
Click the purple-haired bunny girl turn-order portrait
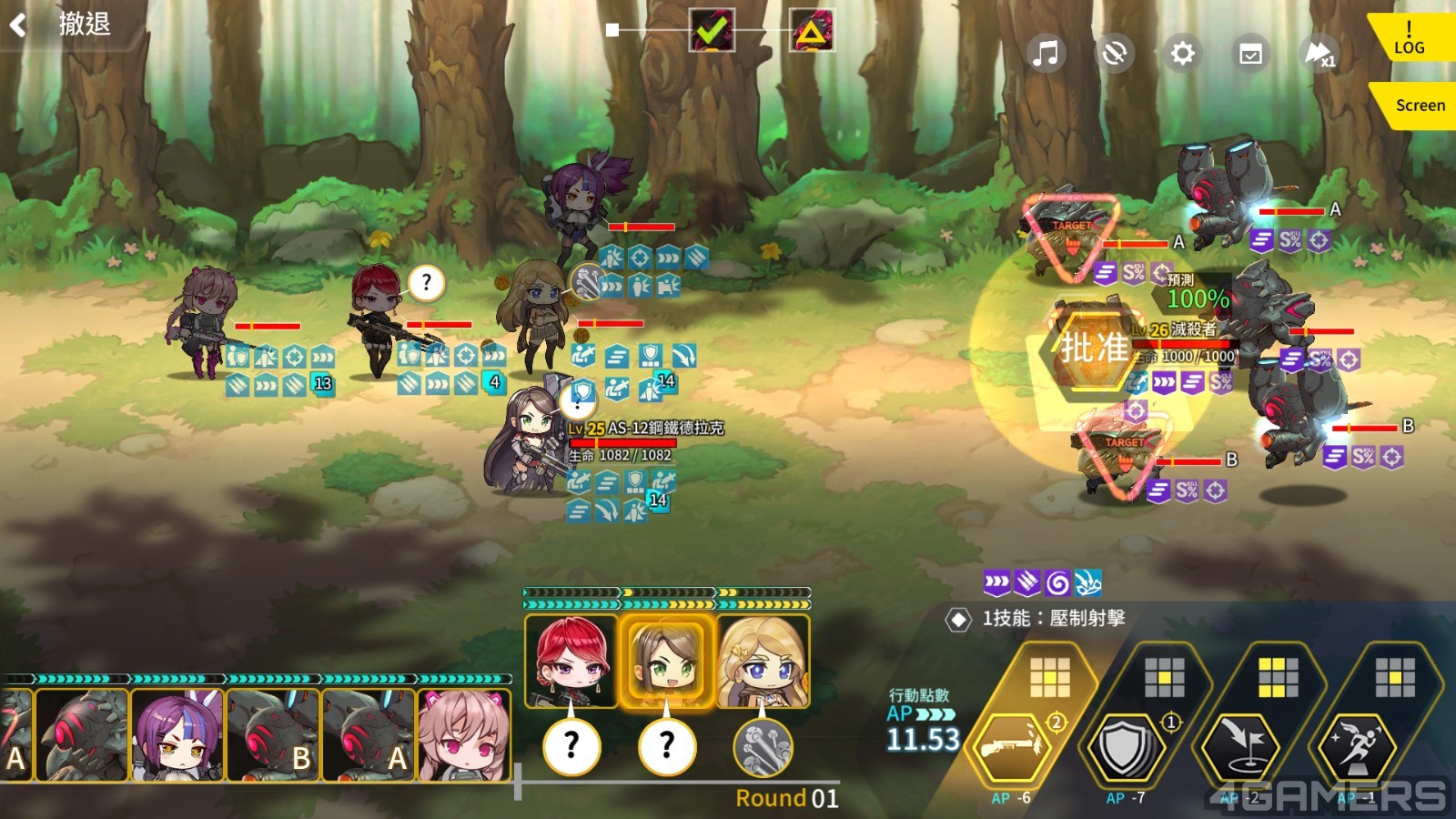(x=177, y=735)
